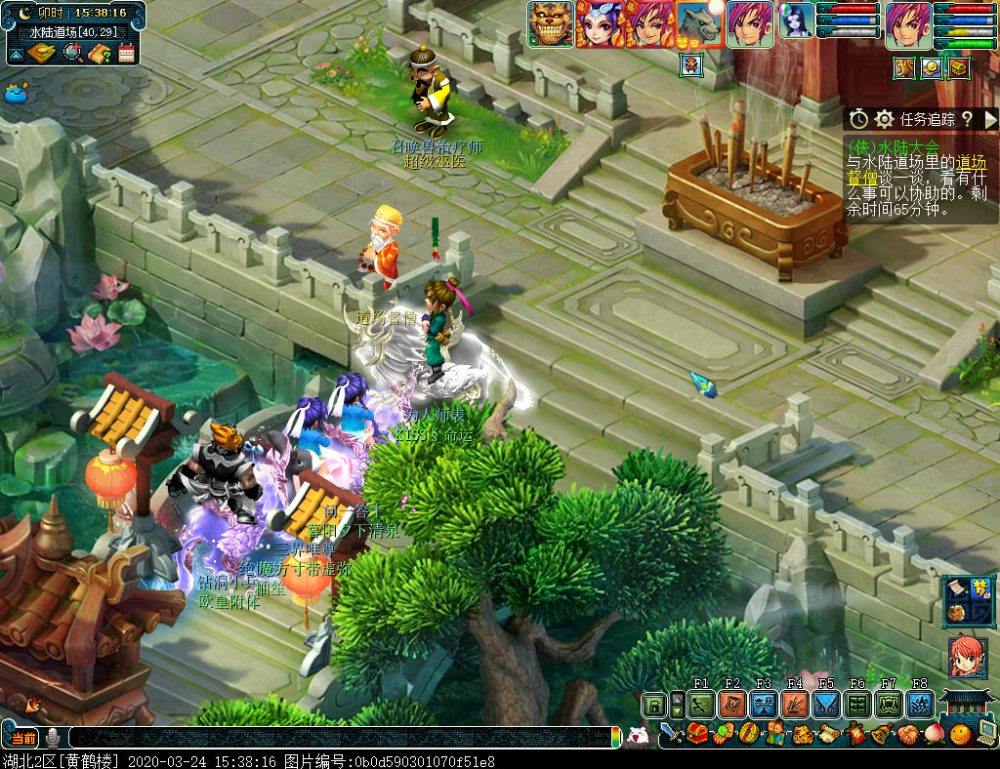
Task: Open the quest tracker settings gear
Action: (884, 119)
